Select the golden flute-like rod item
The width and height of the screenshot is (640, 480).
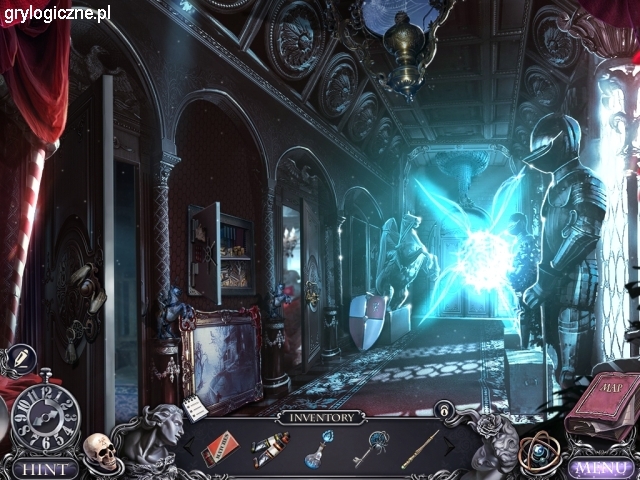(422, 448)
